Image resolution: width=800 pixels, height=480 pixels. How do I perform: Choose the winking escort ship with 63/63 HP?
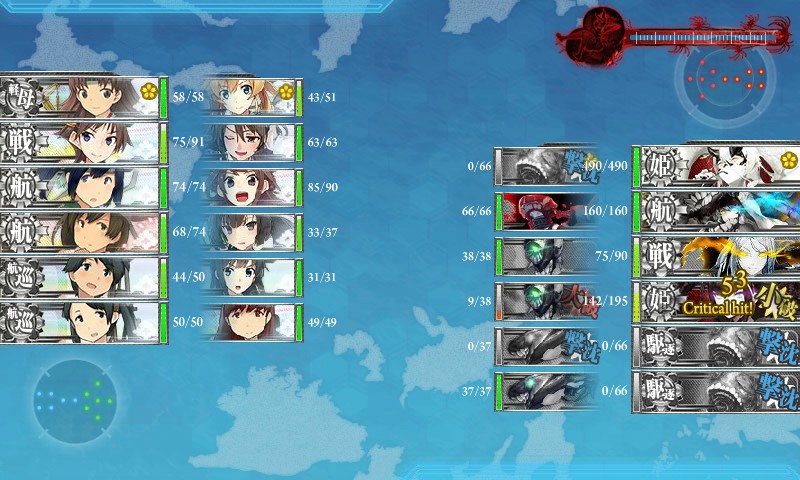(252, 142)
